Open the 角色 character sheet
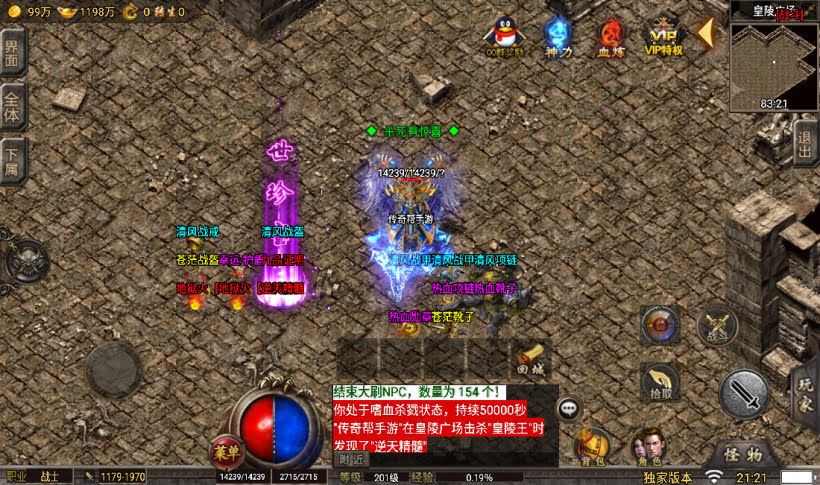Screen dimensions: 820x485 pos(647,447)
